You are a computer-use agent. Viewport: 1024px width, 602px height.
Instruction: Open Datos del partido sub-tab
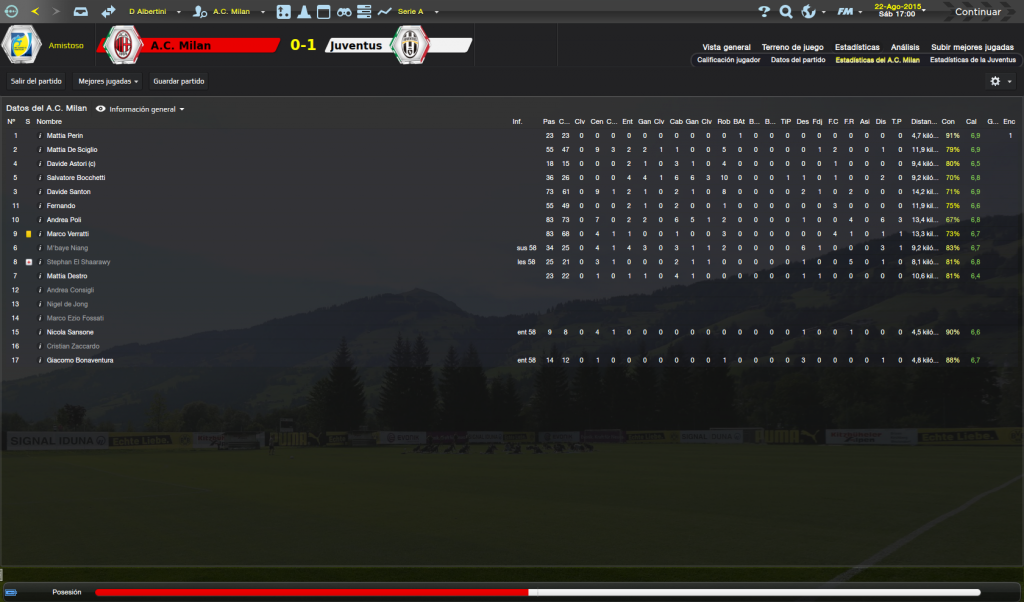click(x=798, y=60)
